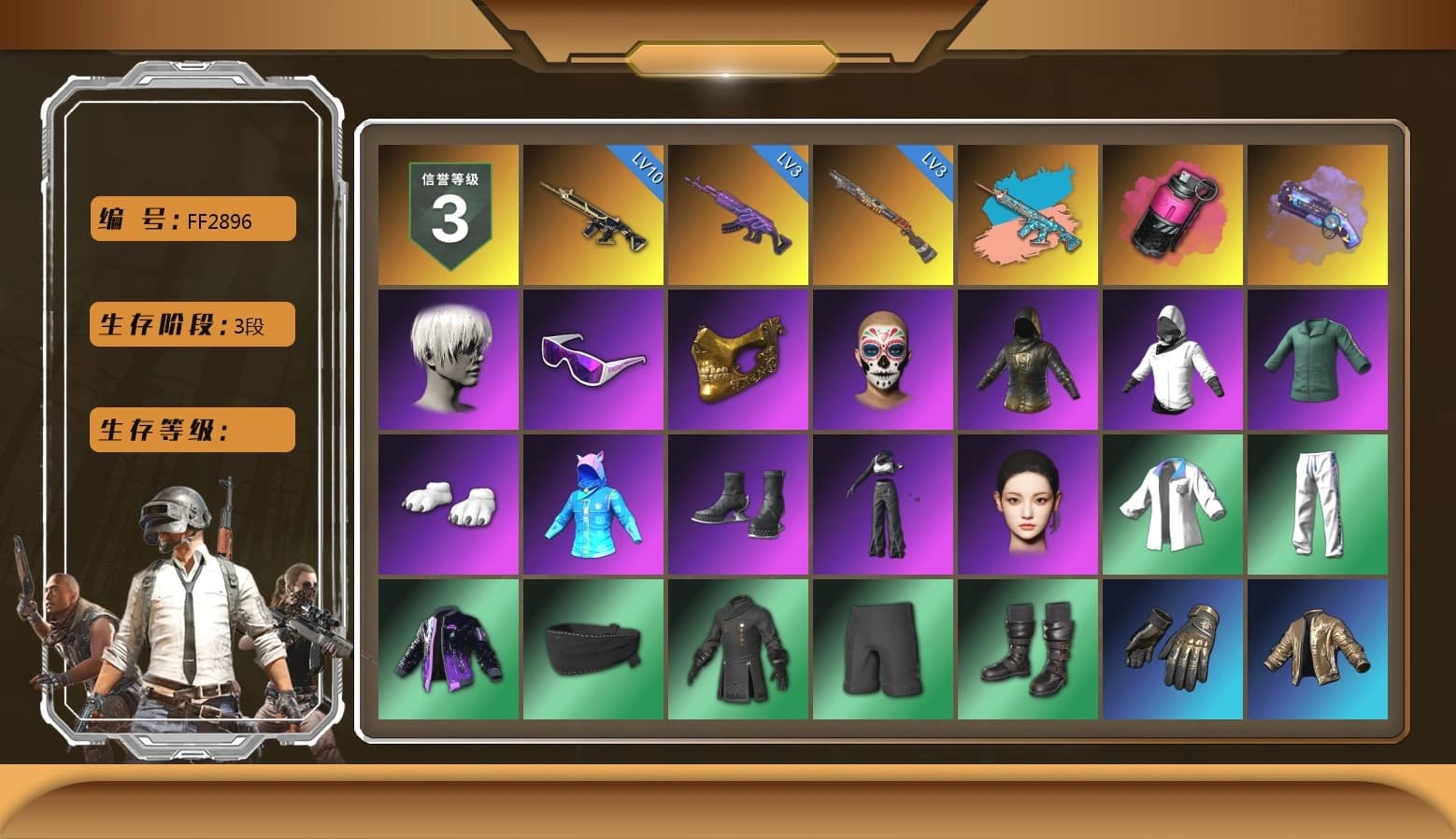Viewport: 1456px width, 839px height.
Task: Open the blue-pink camo rifle skin
Action: [x=1028, y=215]
